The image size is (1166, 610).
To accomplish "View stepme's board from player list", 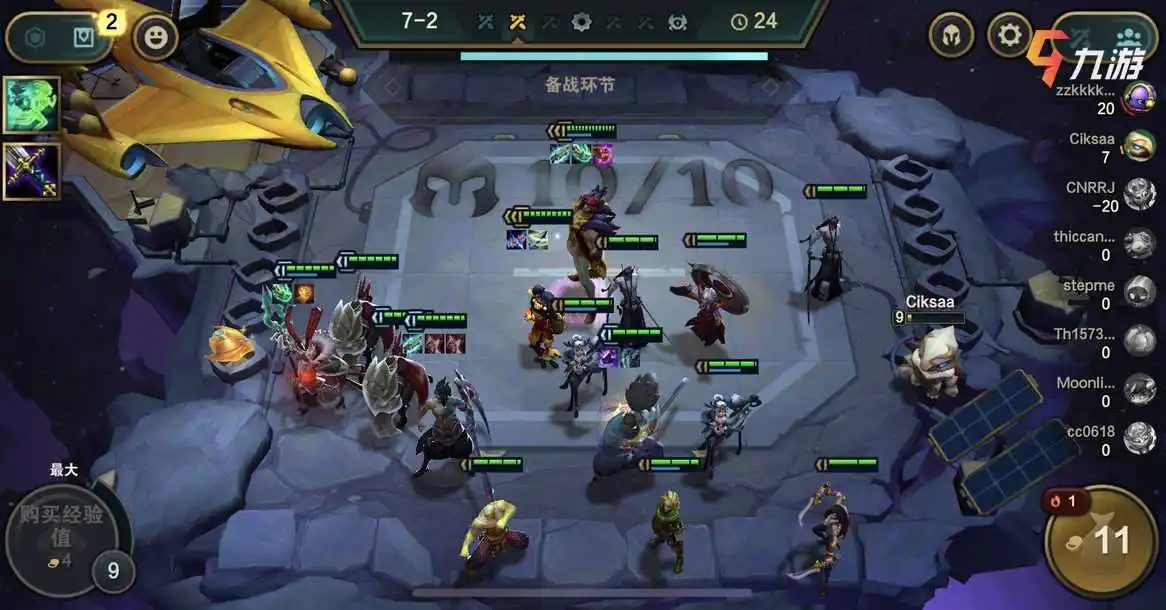I will (1139, 291).
